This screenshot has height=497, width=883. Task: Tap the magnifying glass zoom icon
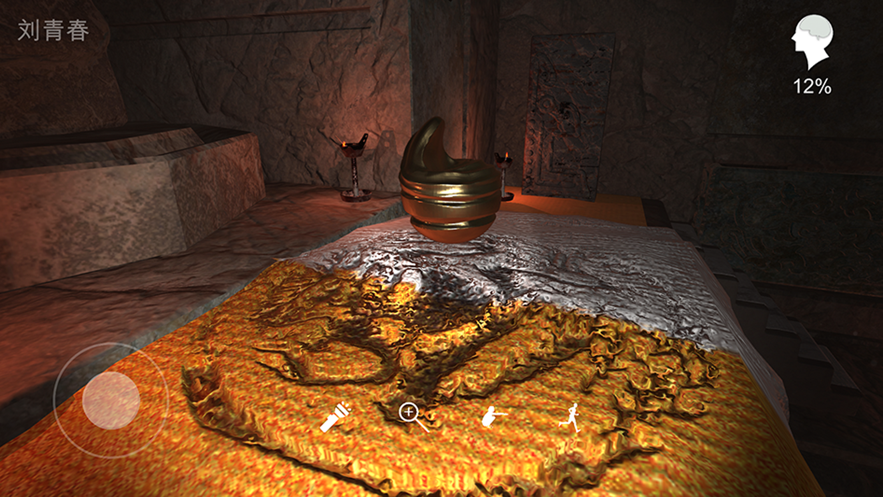pos(411,416)
